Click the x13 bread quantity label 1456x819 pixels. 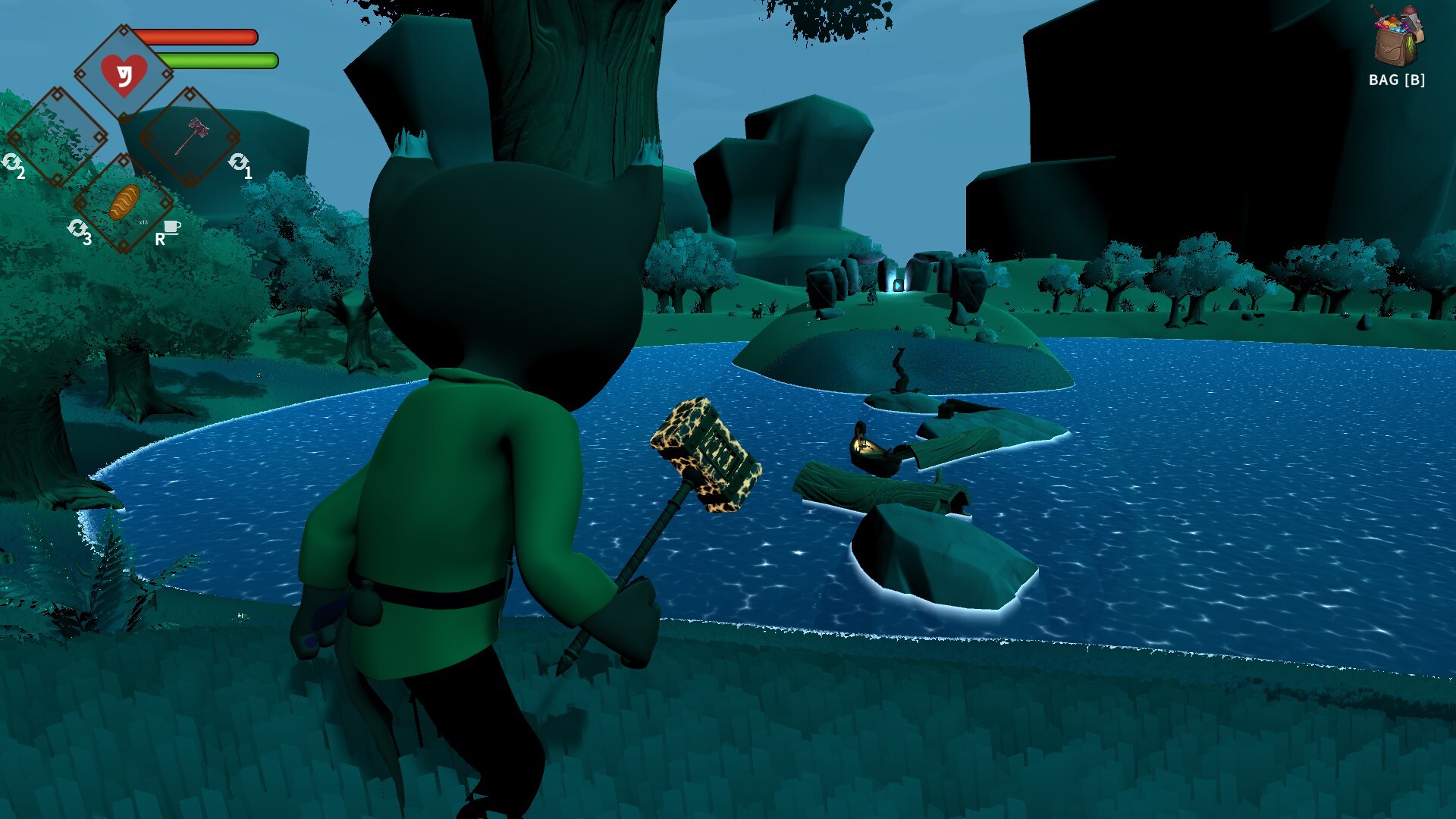[x=143, y=222]
